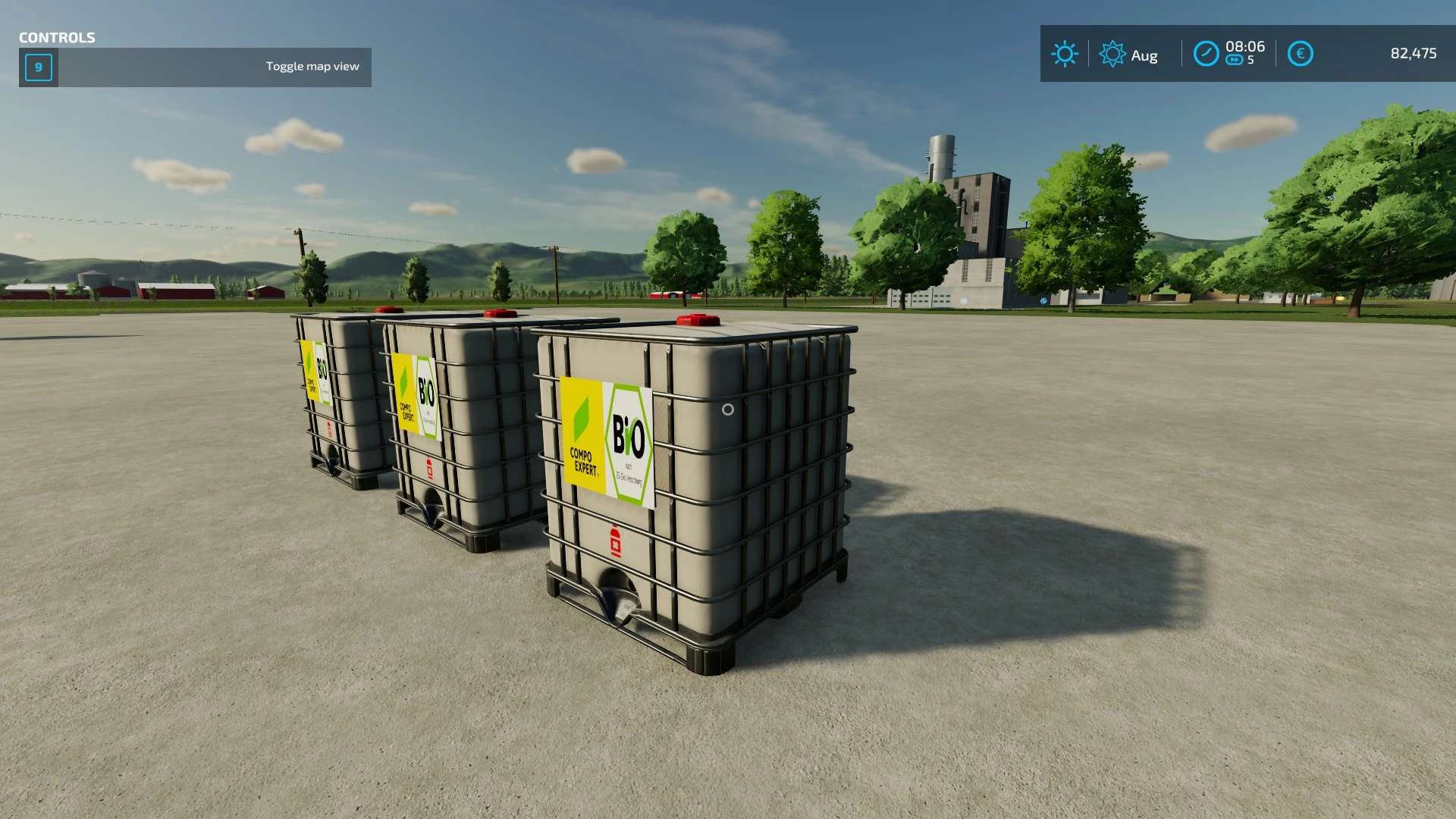Click the sunny weather icon
1456x819 pixels.
[1065, 54]
